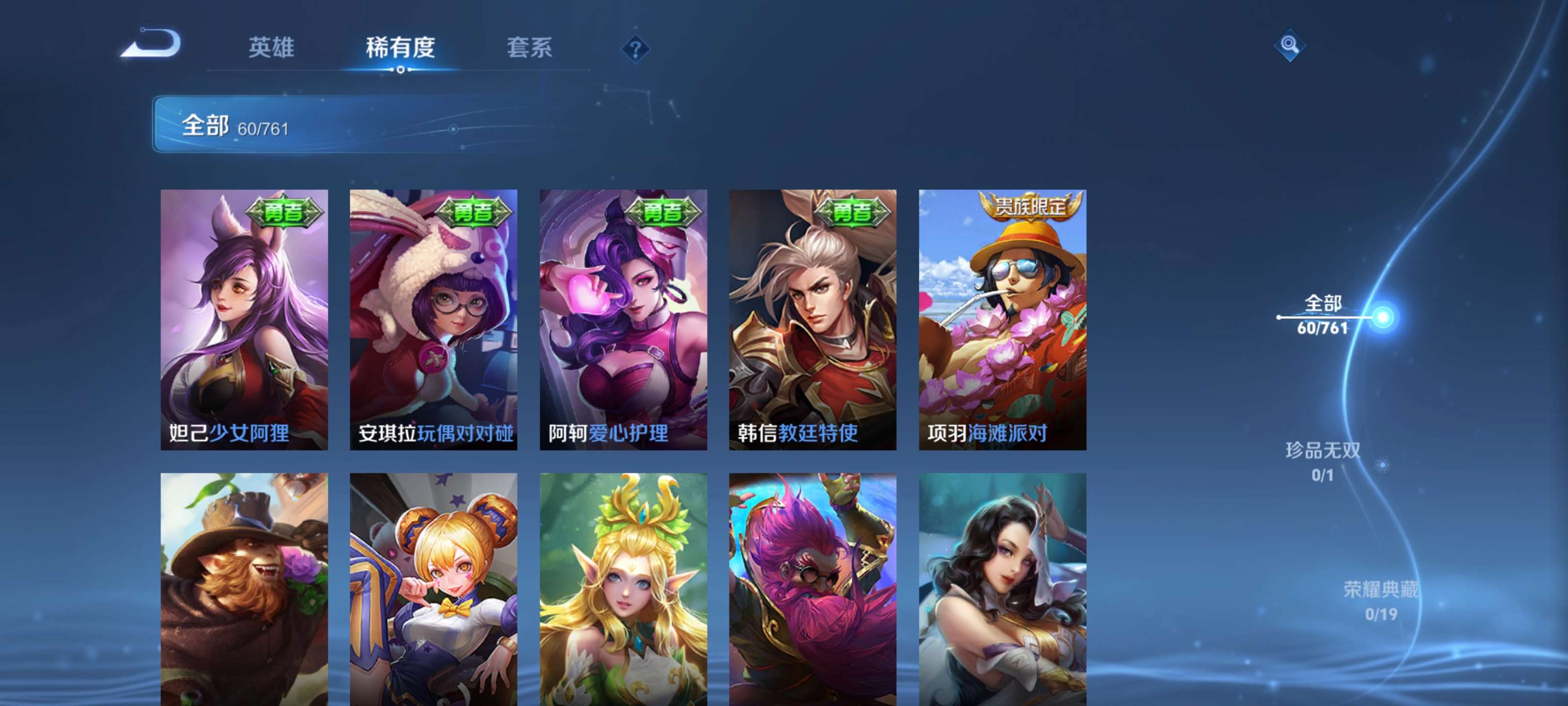Filter by 珍品无双 rarity
This screenshot has width=1568, height=706.
[1322, 461]
